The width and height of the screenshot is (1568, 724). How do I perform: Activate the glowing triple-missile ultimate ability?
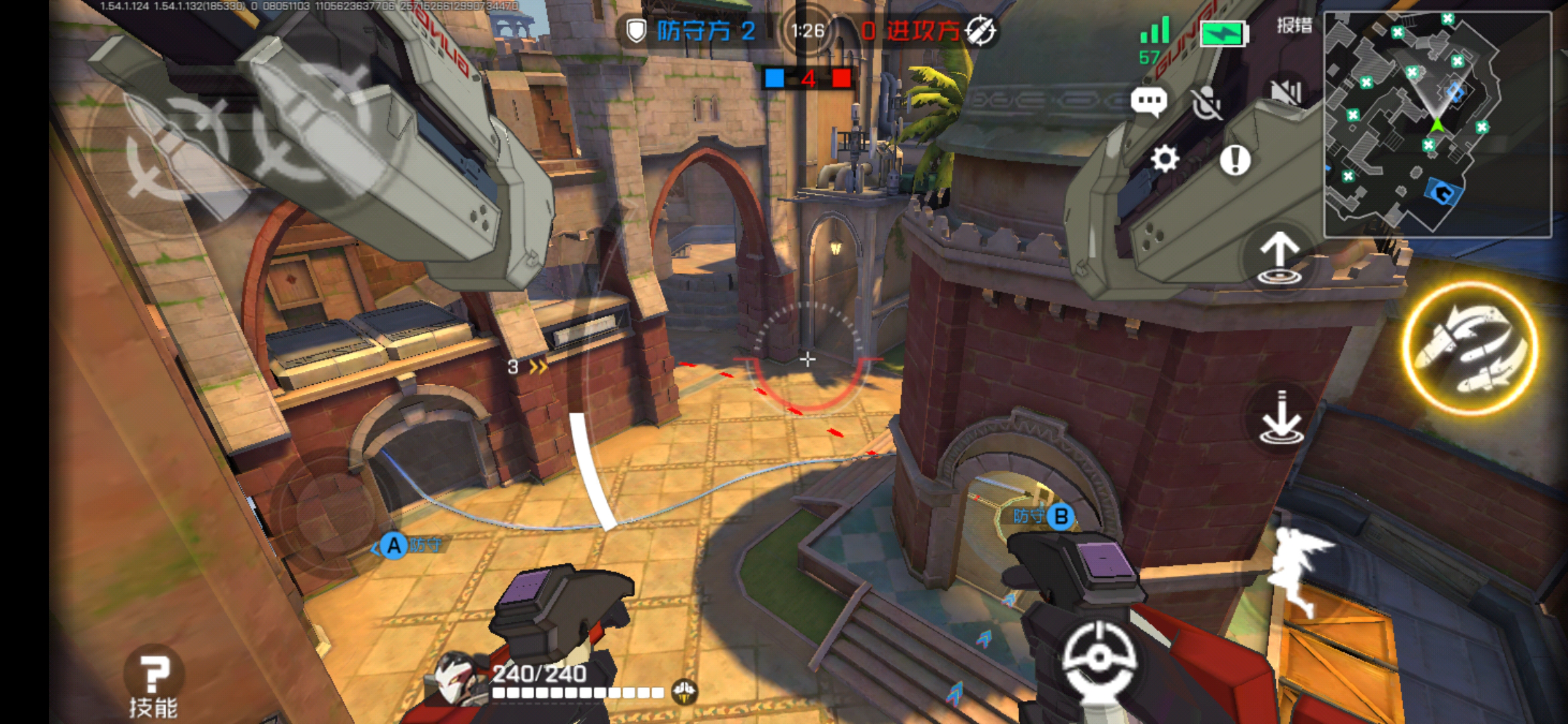point(1470,347)
